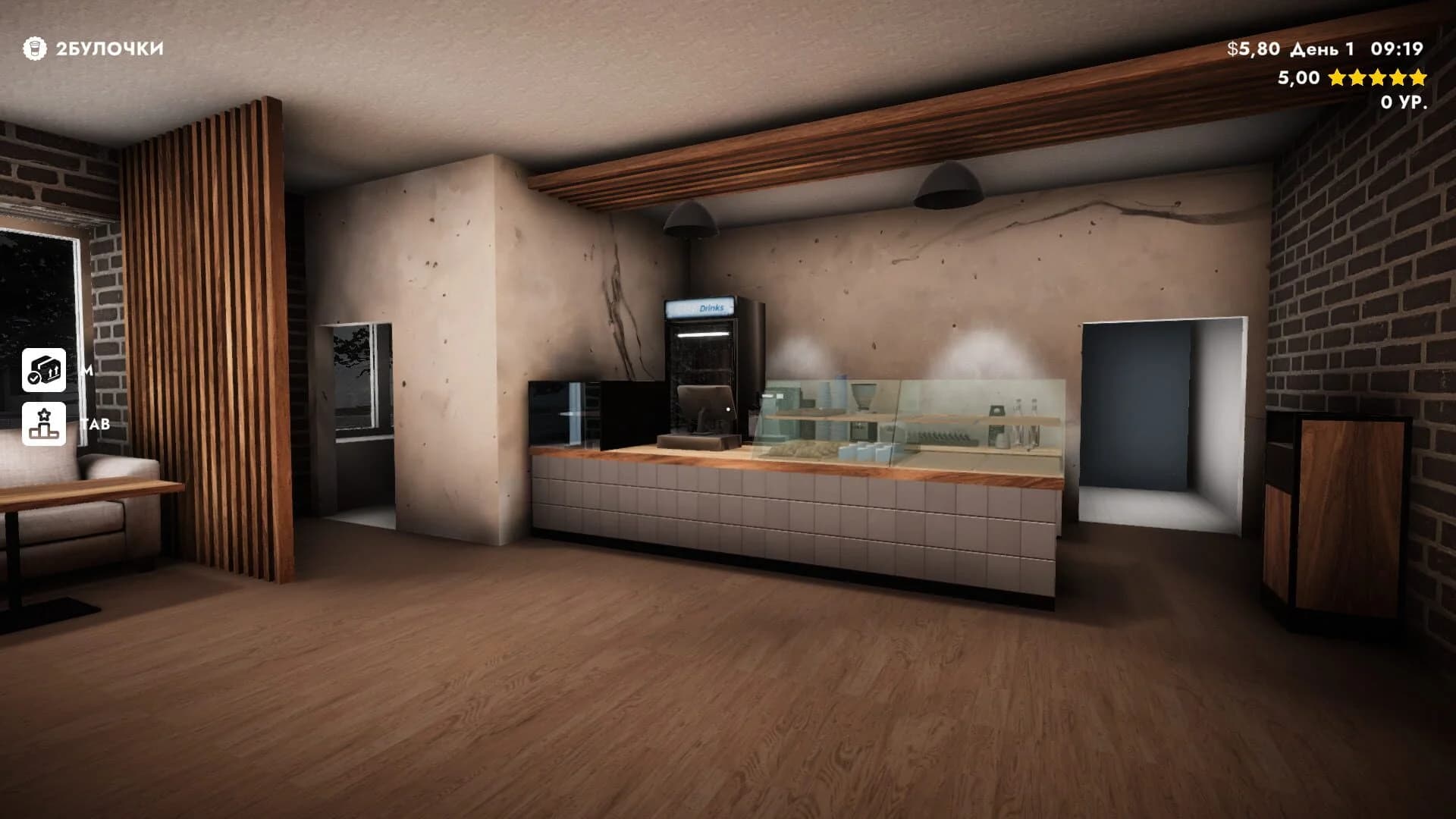Click the День 1 day counter

(x=1323, y=49)
